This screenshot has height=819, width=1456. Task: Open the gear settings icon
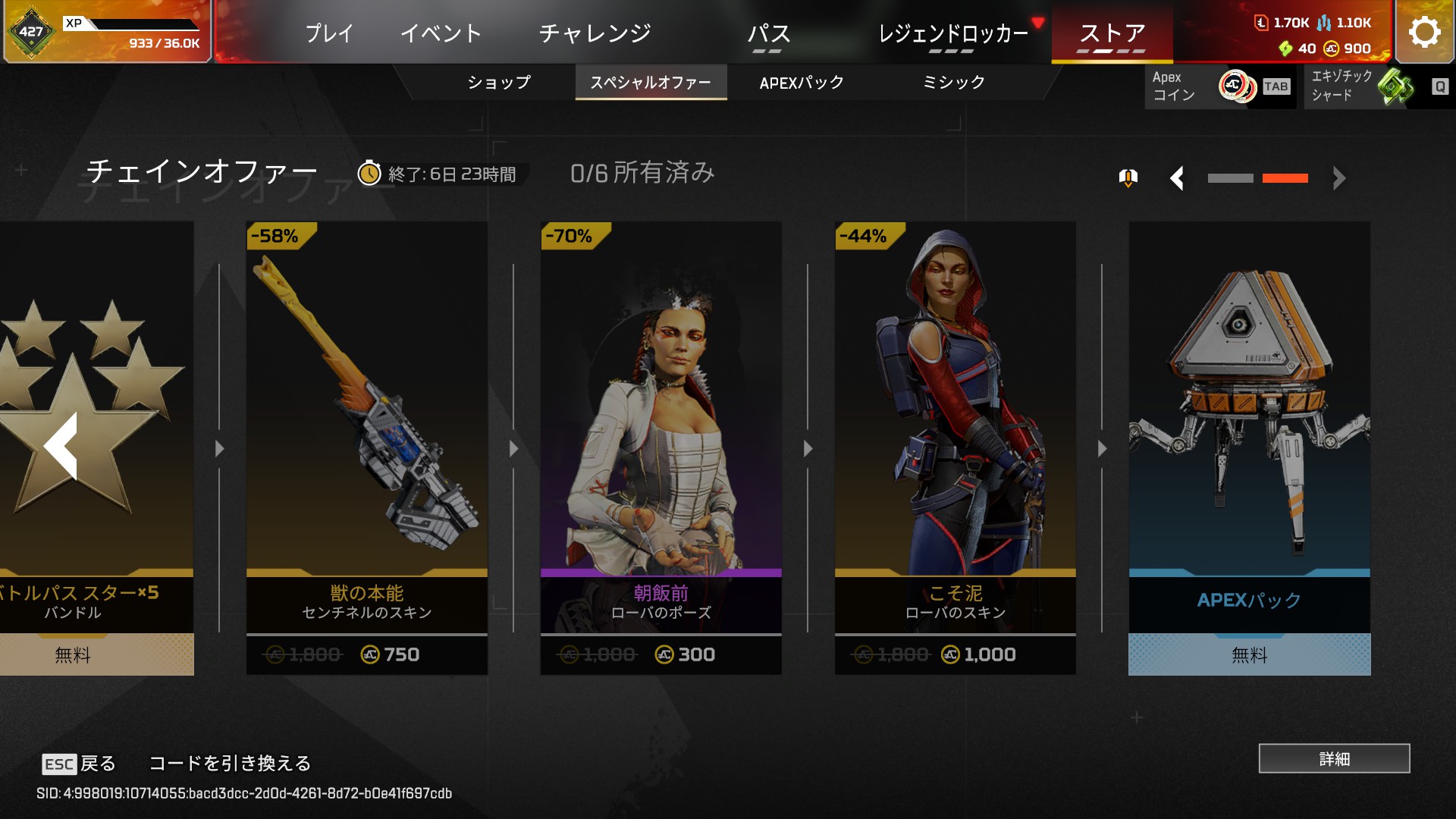[x=1424, y=32]
